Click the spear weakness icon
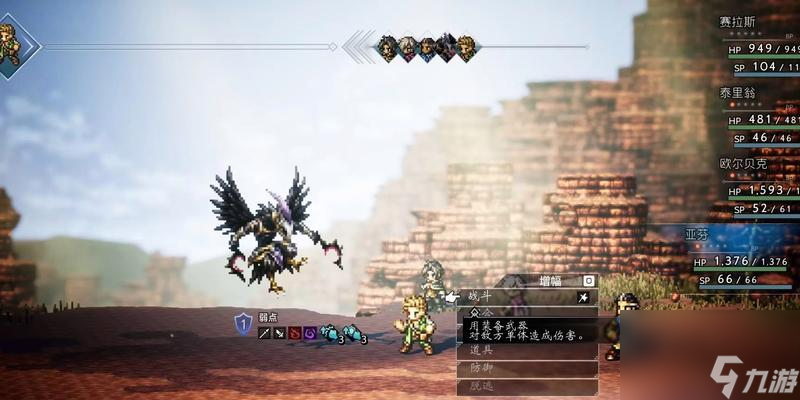The image size is (800, 400). coord(264,332)
